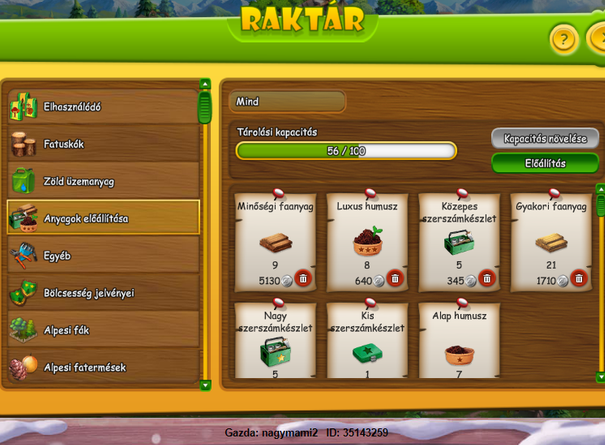Choose the Alap humusz item card
This screenshot has height=445, width=605.
tap(459, 340)
